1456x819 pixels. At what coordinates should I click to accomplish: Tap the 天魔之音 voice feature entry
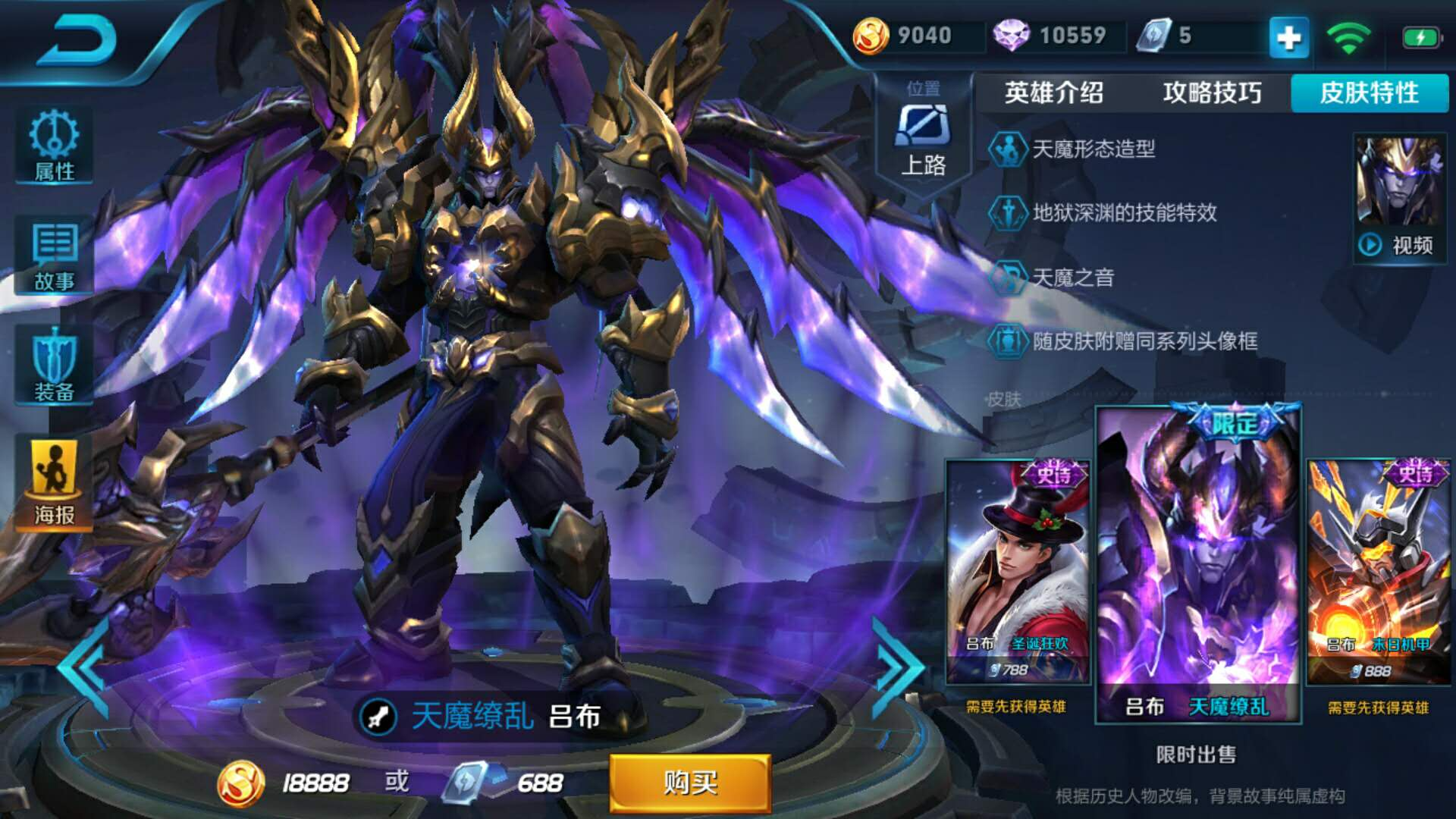pos(1072,278)
